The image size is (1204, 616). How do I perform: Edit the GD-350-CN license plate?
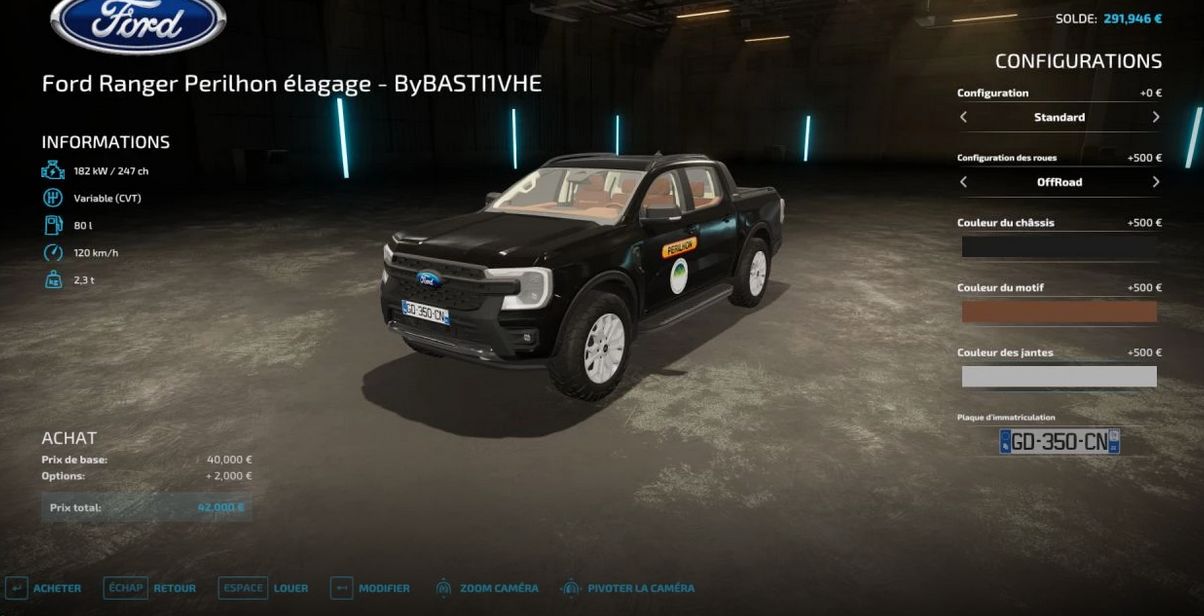(x=1059, y=441)
